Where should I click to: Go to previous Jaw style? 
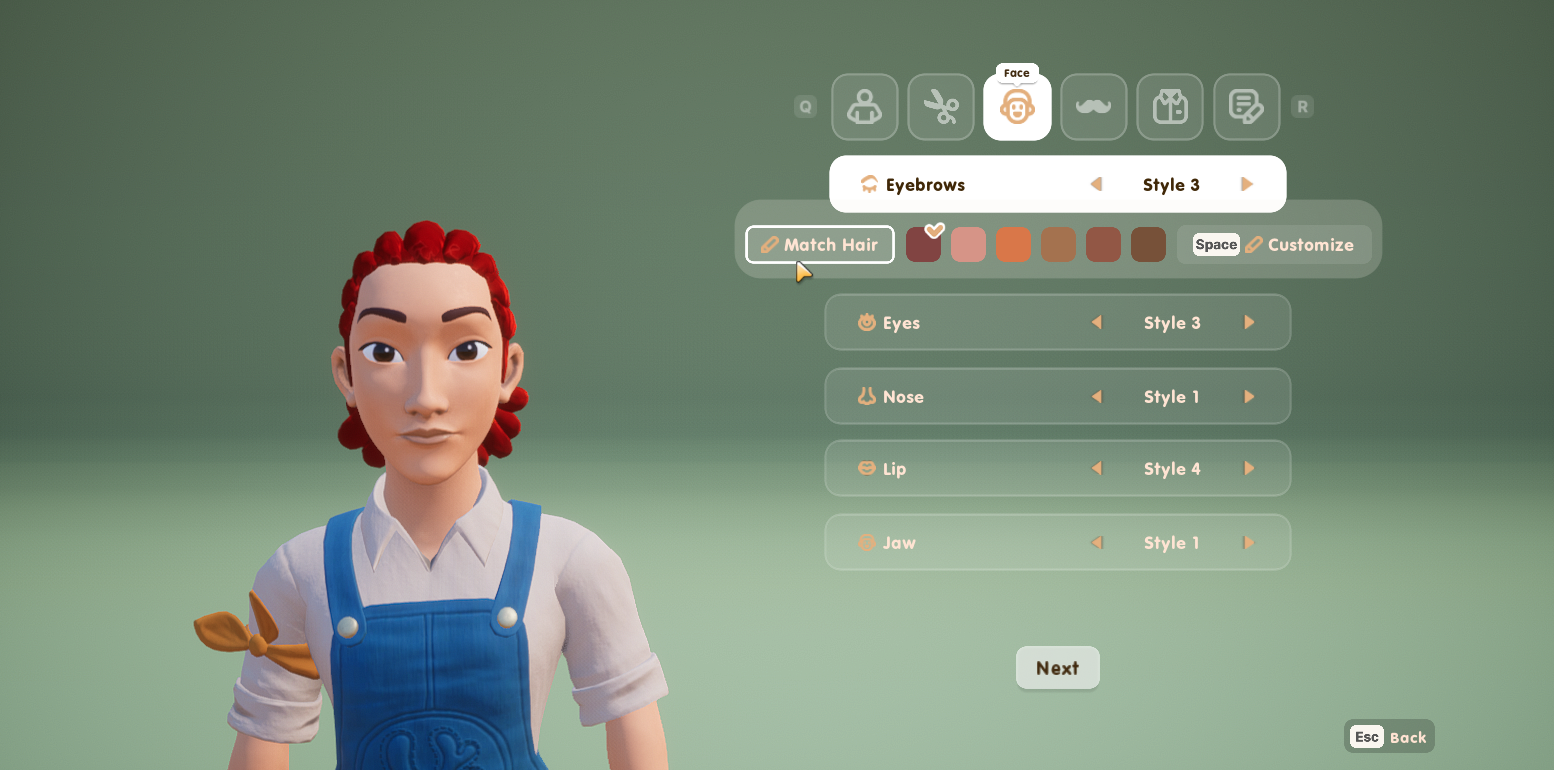pos(1097,543)
